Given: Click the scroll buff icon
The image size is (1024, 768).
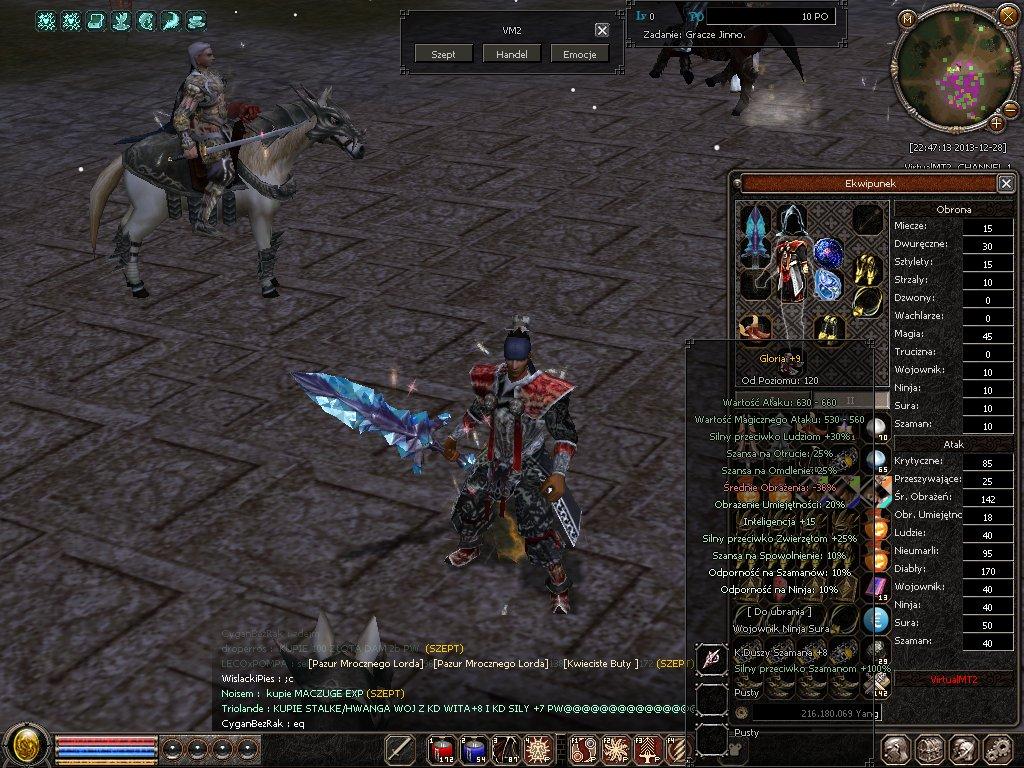Looking at the screenshot, I should click(96, 20).
